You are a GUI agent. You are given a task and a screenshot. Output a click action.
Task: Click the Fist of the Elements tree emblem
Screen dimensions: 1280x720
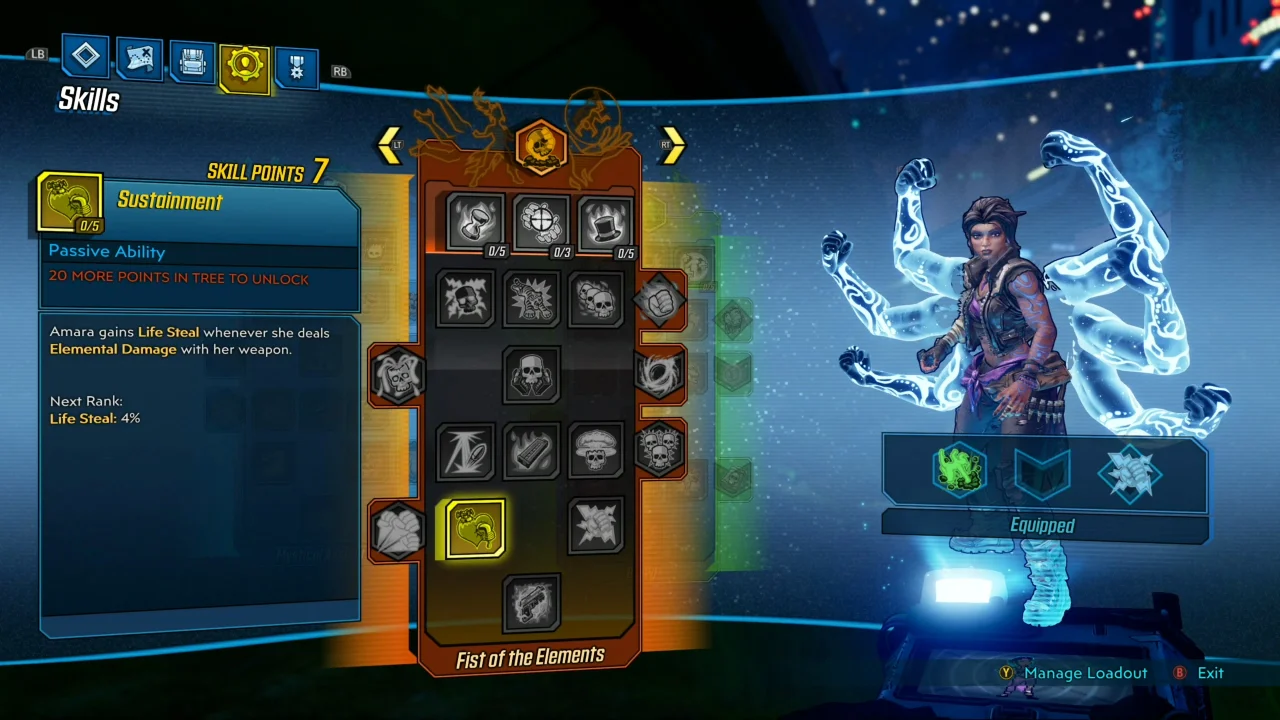coord(541,147)
